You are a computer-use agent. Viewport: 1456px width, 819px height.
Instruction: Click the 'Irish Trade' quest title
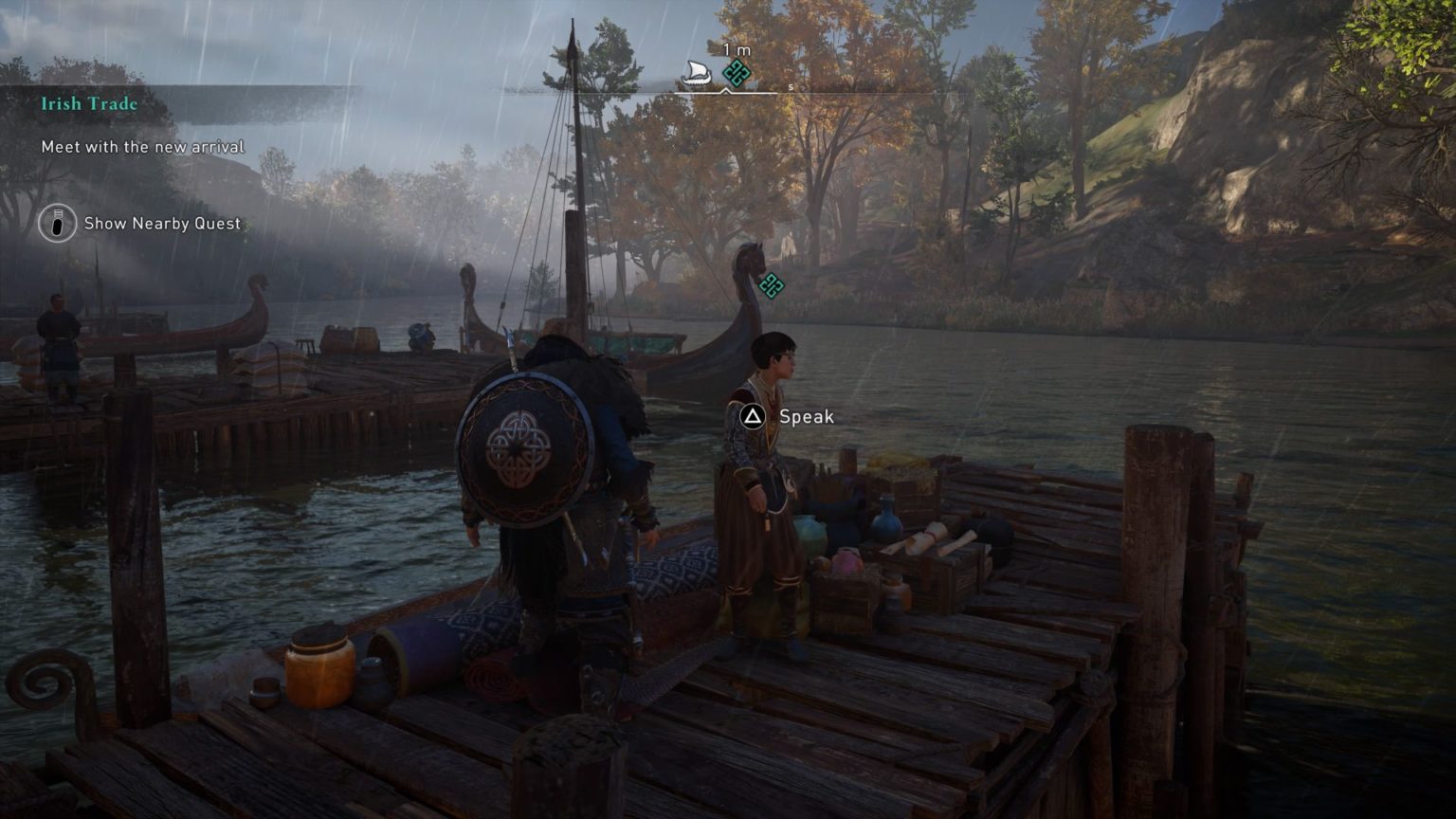[87, 104]
